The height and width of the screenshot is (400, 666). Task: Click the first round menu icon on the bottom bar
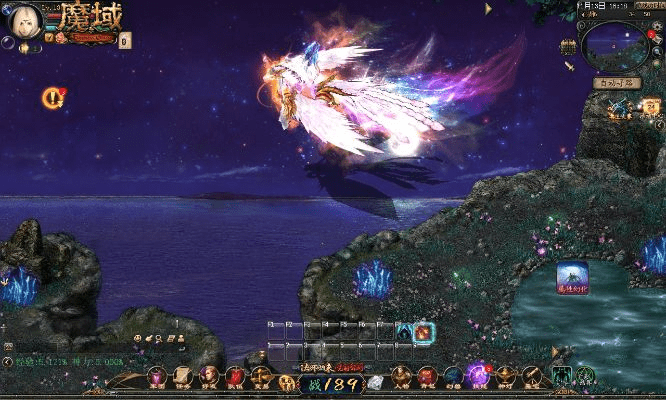point(157,376)
